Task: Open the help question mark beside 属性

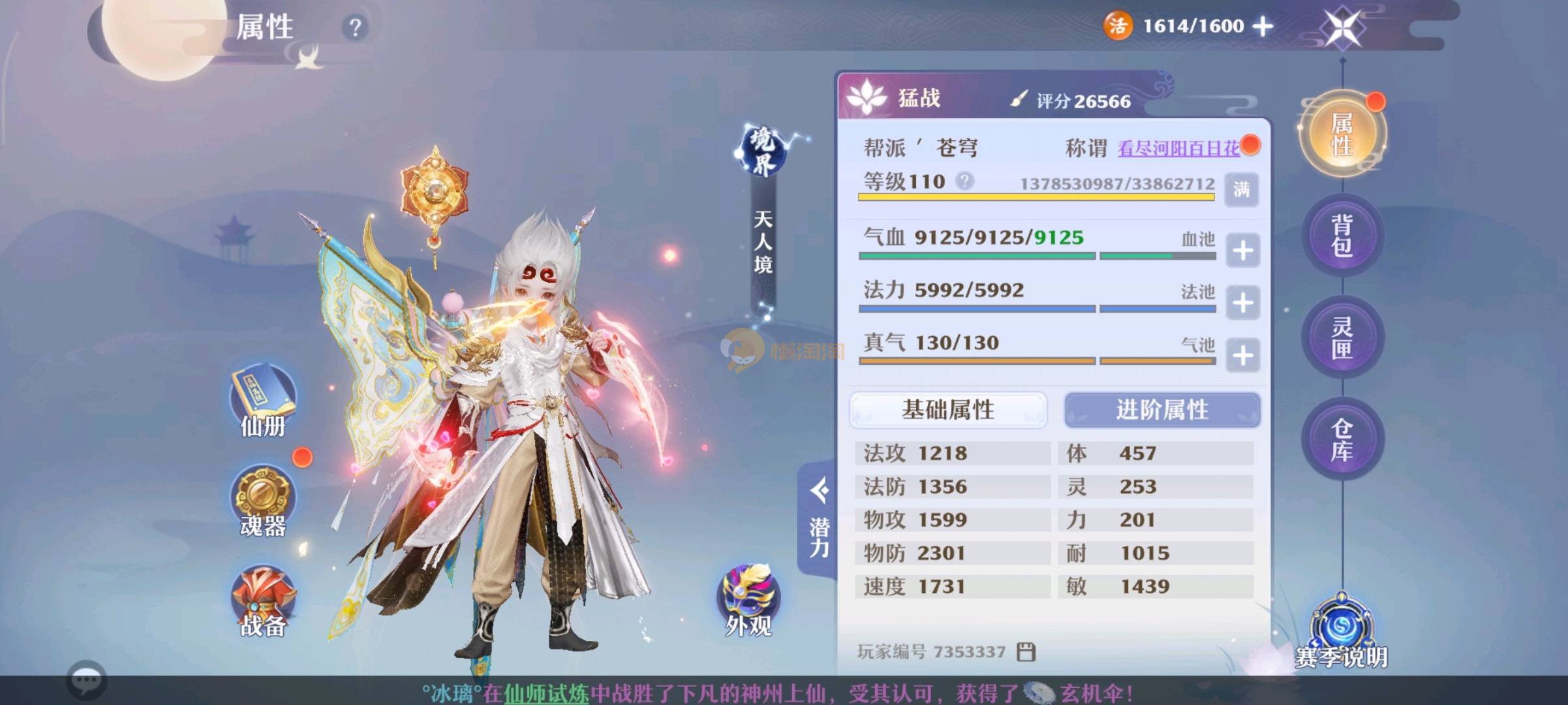Action: pos(355,27)
